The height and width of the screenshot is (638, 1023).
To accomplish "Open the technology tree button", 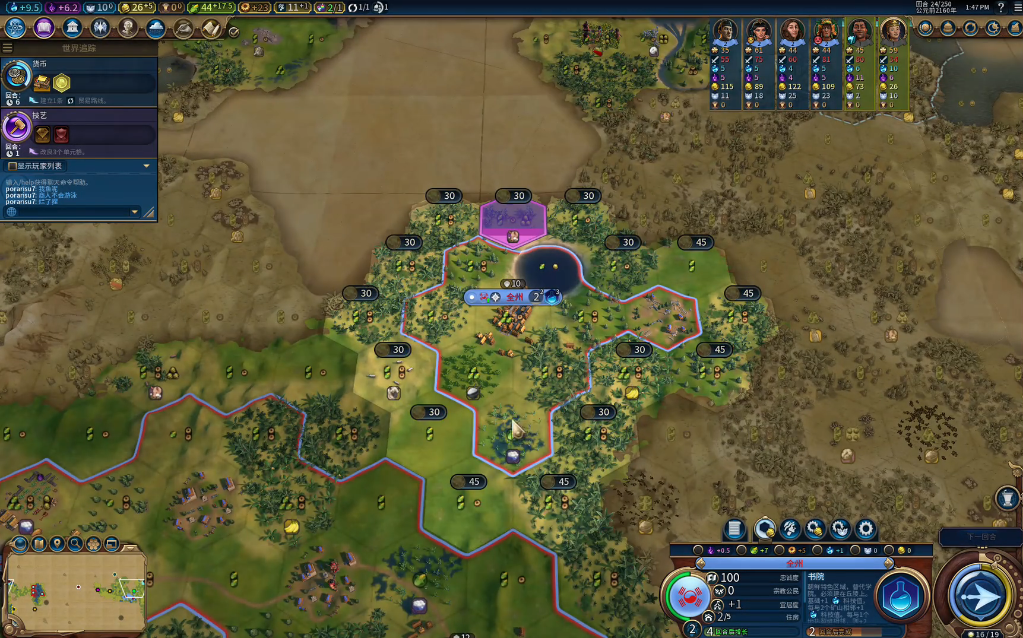I will [x=16, y=27].
